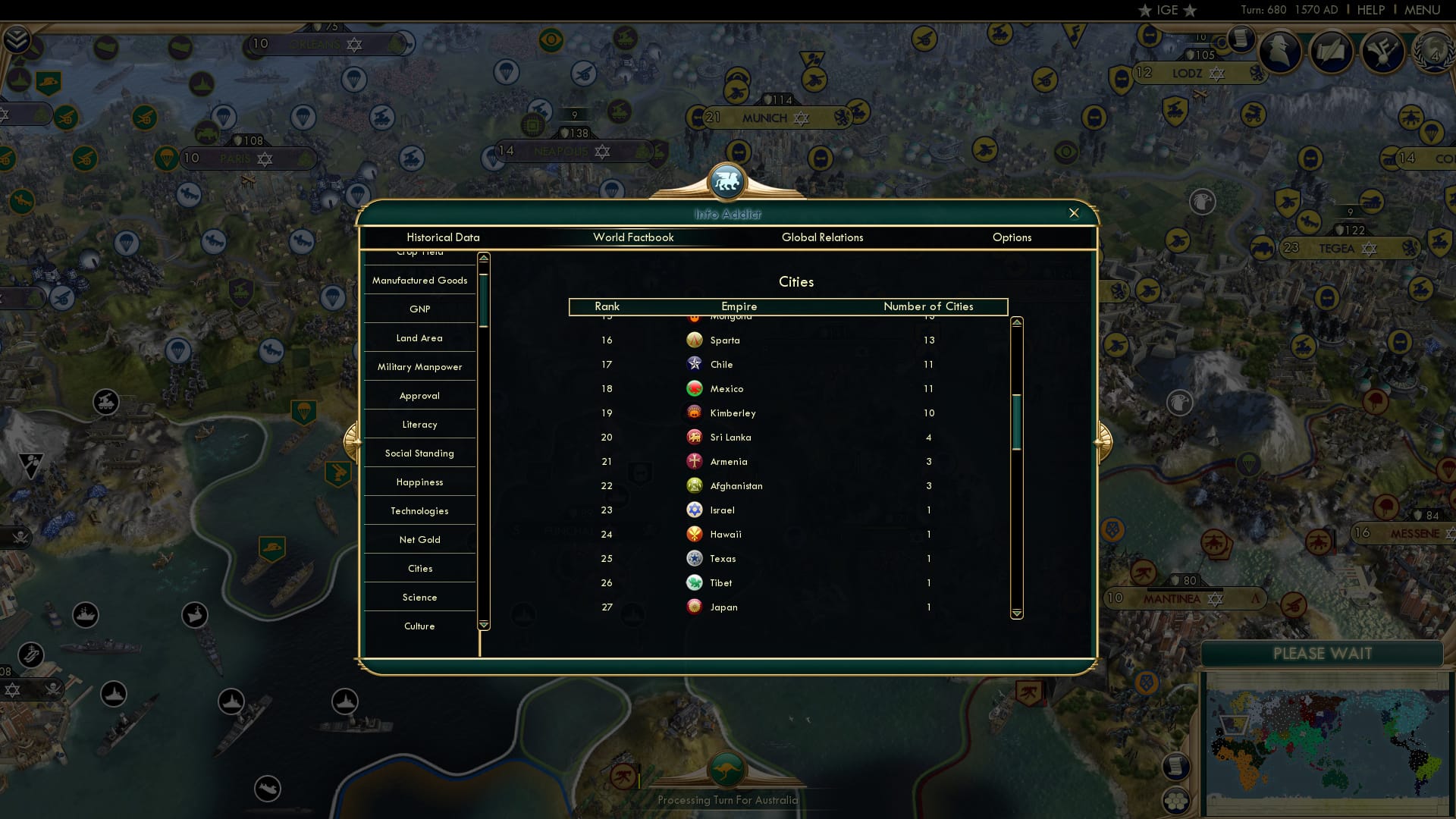The width and height of the screenshot is (1456, 819).
Task: Click Japan's empire emblem at rank 27
Action: (695, 607)
